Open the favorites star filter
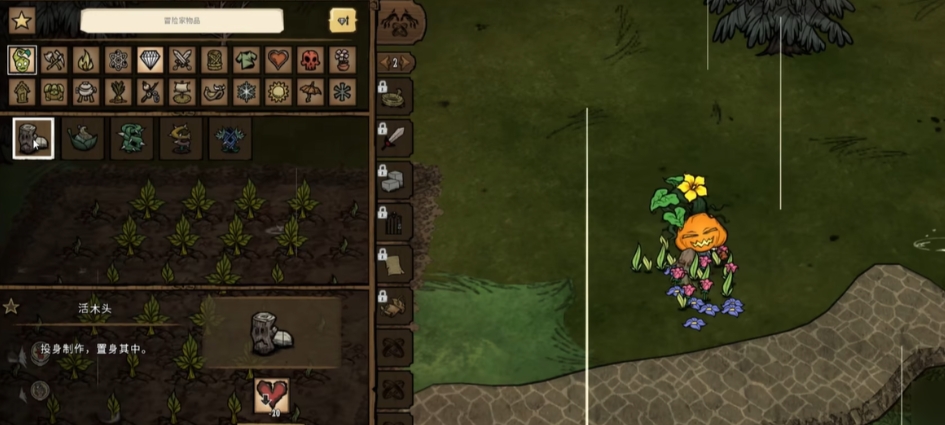Image resolution: width=945 pixels, height=425 pixels. [22, 20]
